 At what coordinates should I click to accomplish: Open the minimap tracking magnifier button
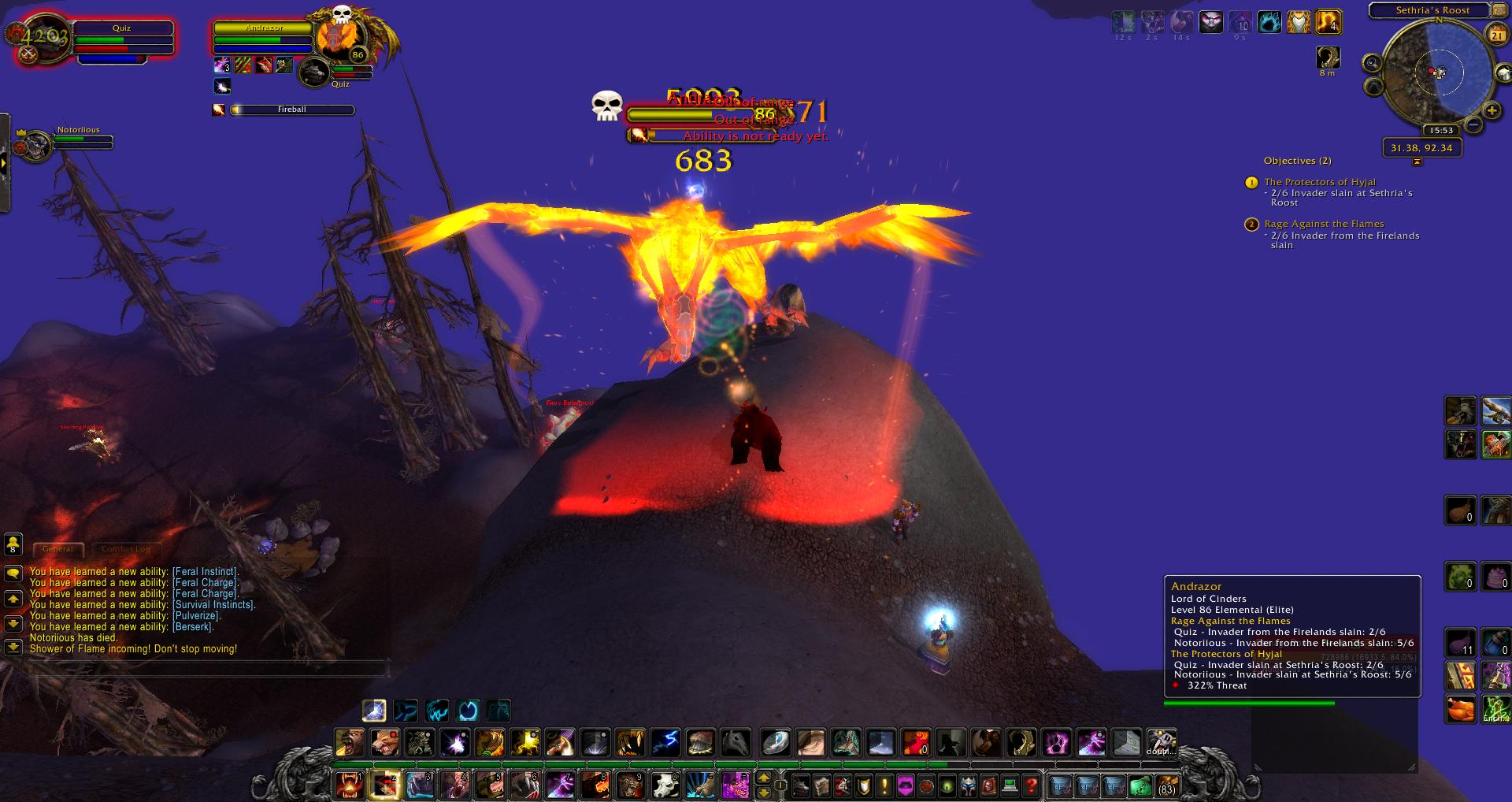(x=1373, y=62)
